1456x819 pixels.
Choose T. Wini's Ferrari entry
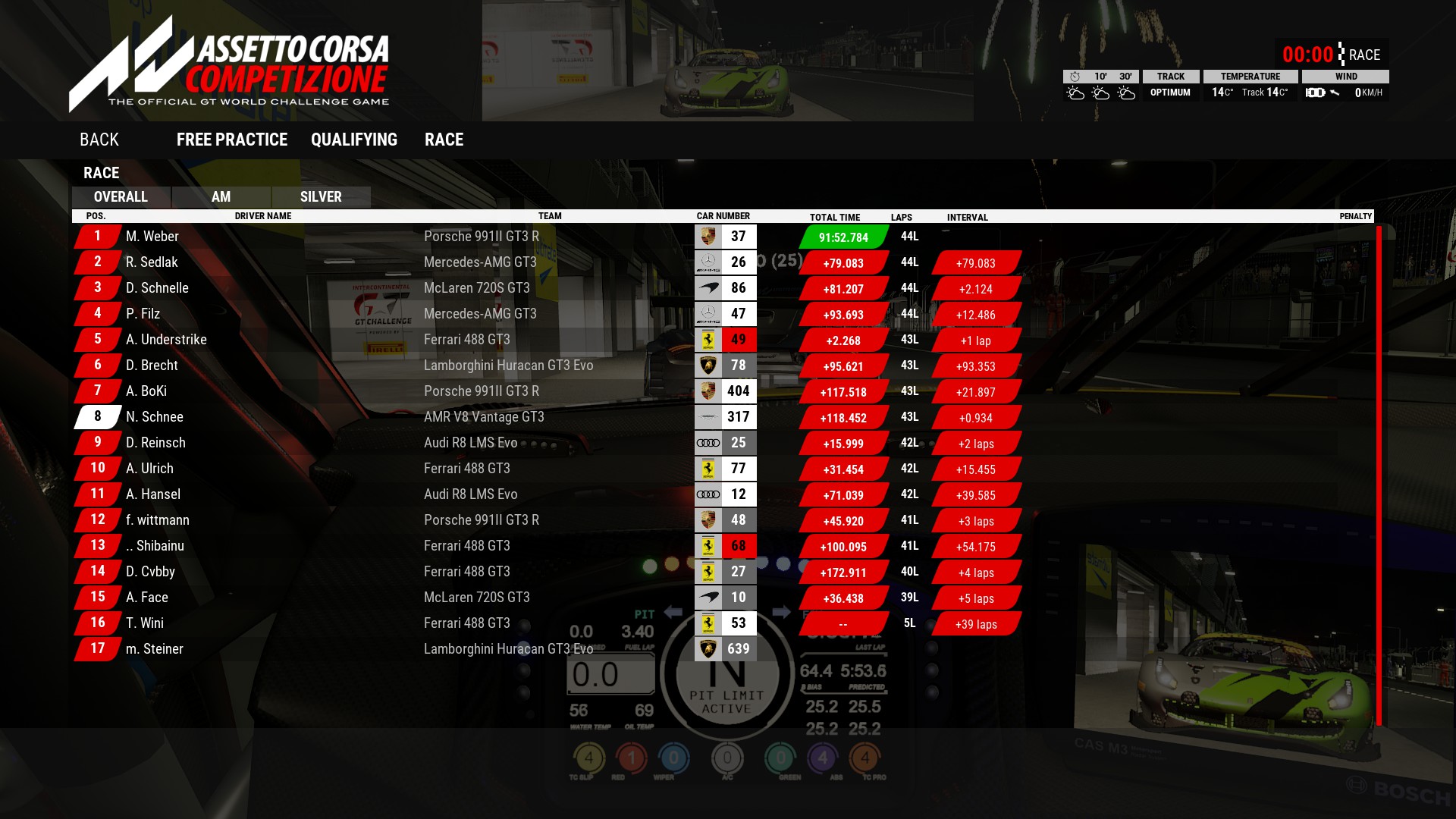click(145, 623)
